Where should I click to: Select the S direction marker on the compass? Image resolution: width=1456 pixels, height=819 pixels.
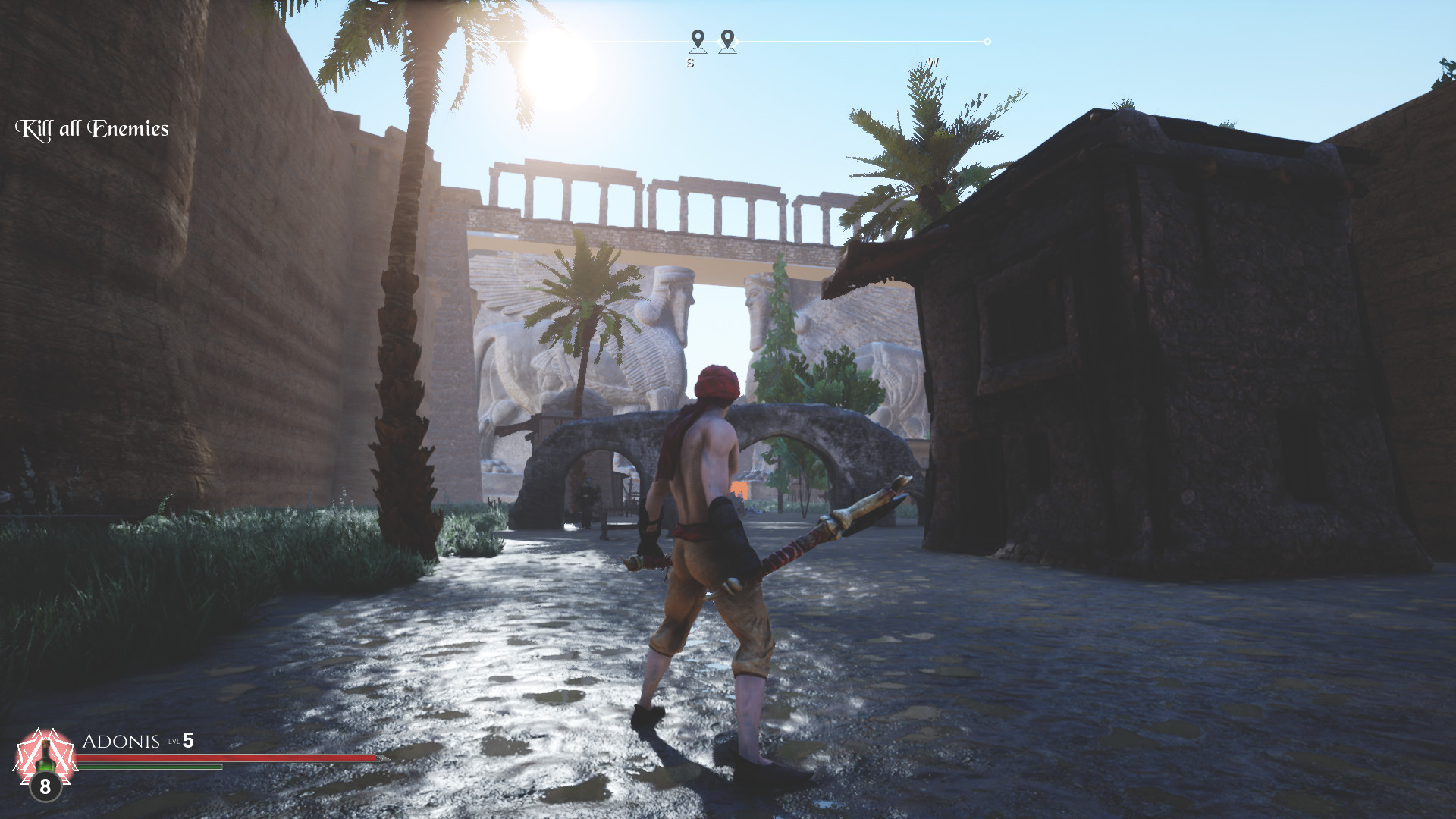pos(689,64)
